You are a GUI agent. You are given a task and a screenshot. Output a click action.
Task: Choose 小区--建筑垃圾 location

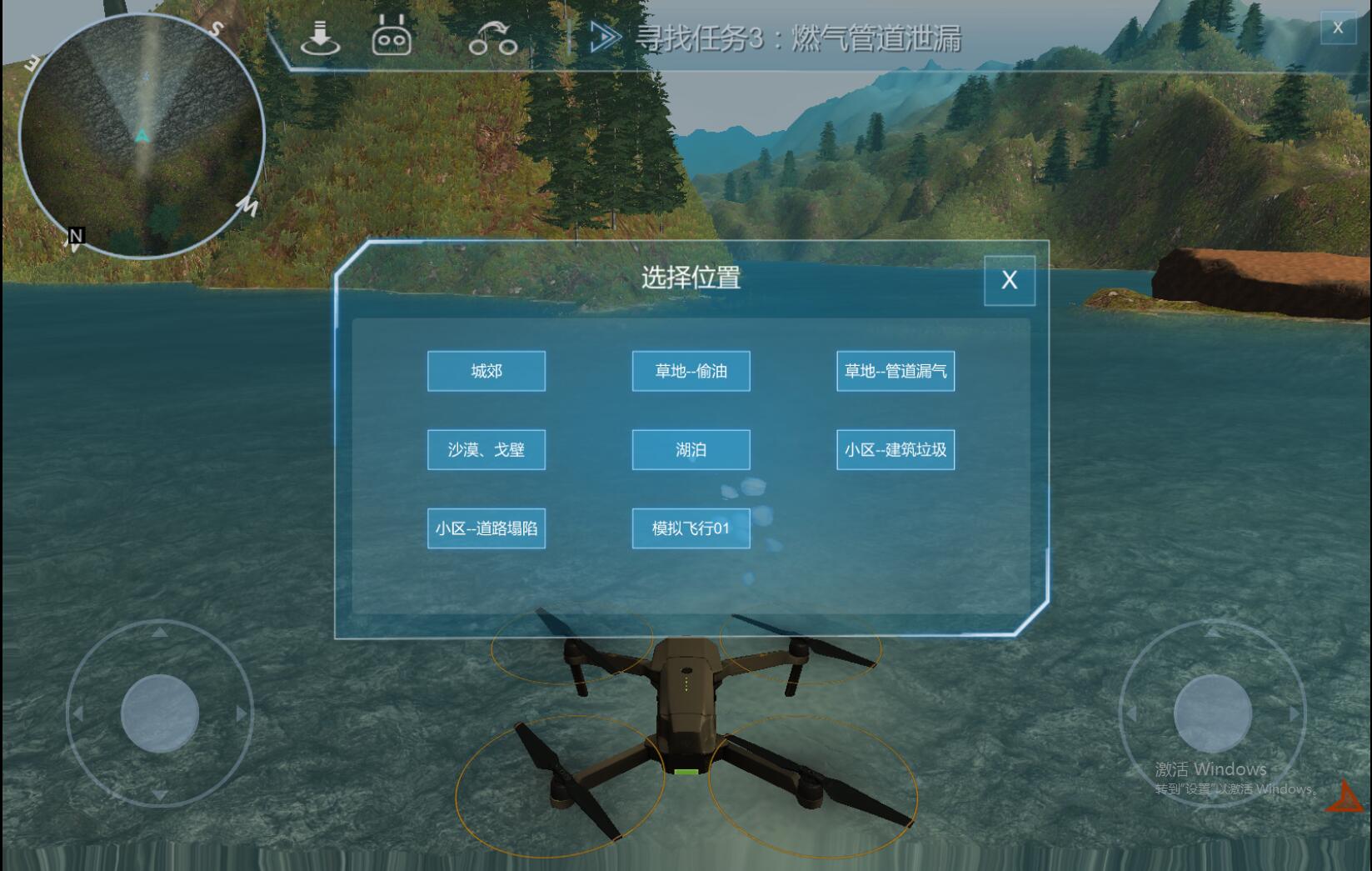pos(896,450)
